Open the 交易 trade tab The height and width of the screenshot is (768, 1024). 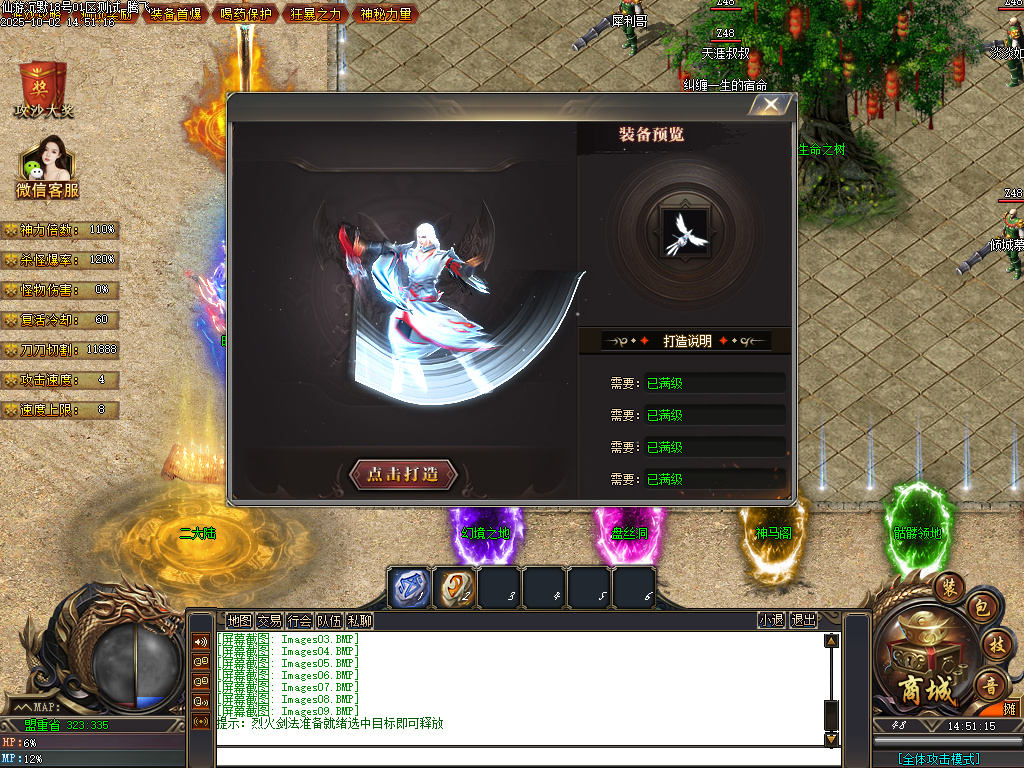pos(269,621)
